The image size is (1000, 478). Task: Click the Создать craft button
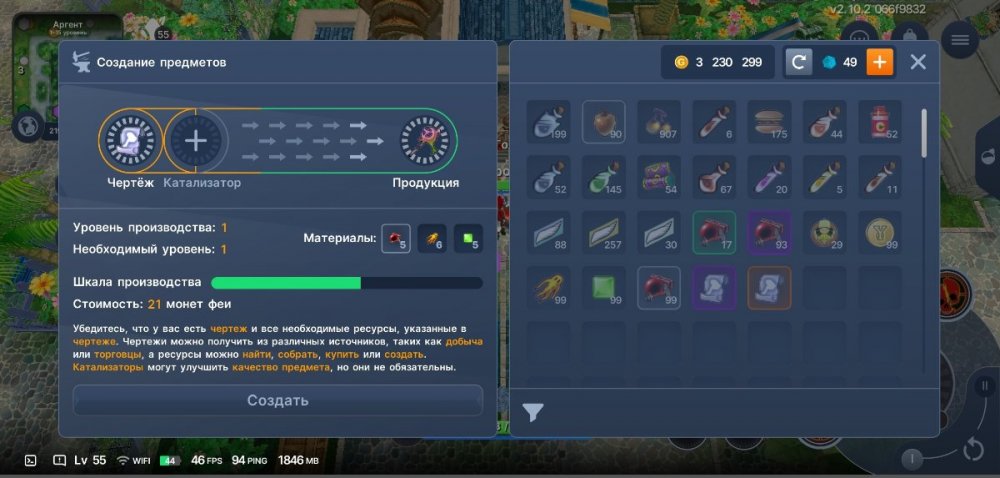(277, 400)
